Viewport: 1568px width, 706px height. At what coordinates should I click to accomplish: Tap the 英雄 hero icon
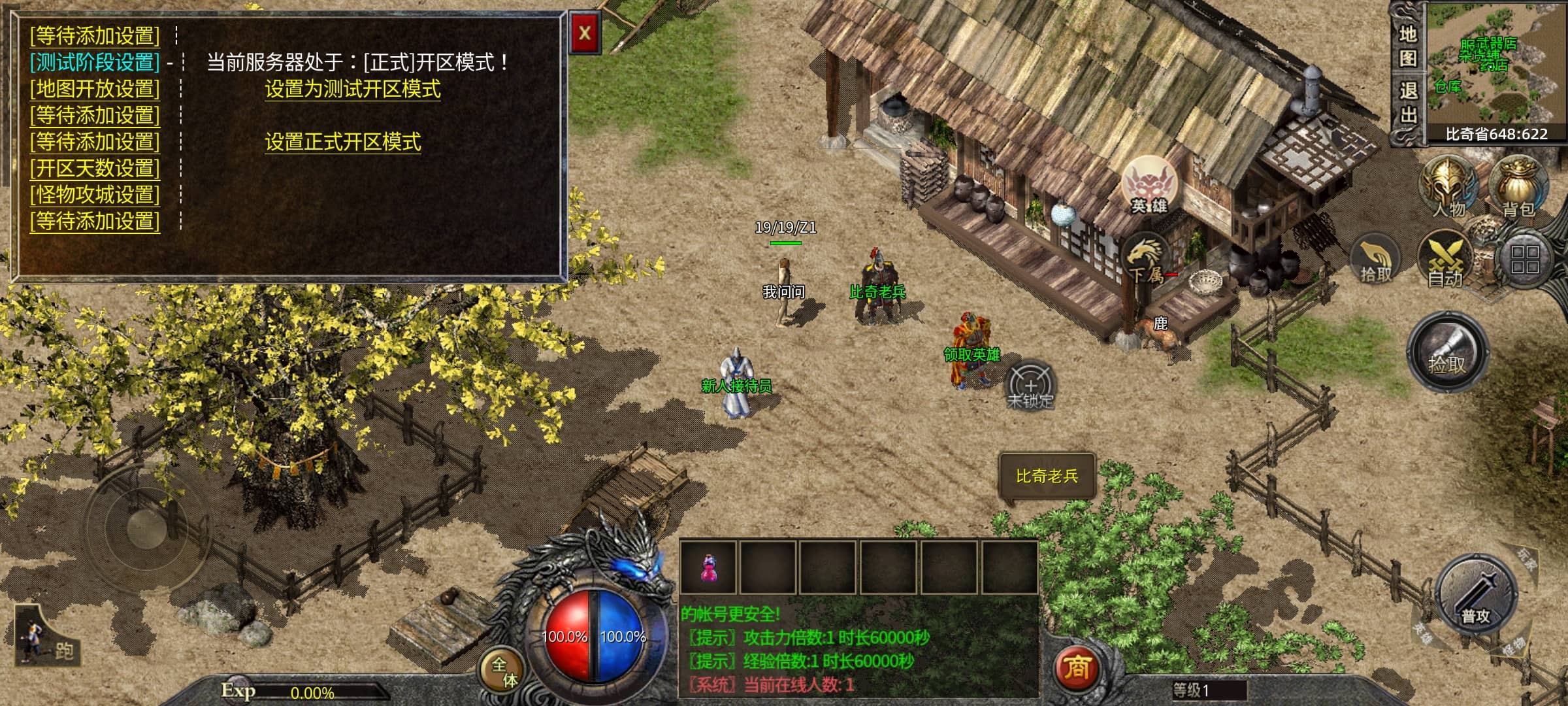[x=1149, y=185]
